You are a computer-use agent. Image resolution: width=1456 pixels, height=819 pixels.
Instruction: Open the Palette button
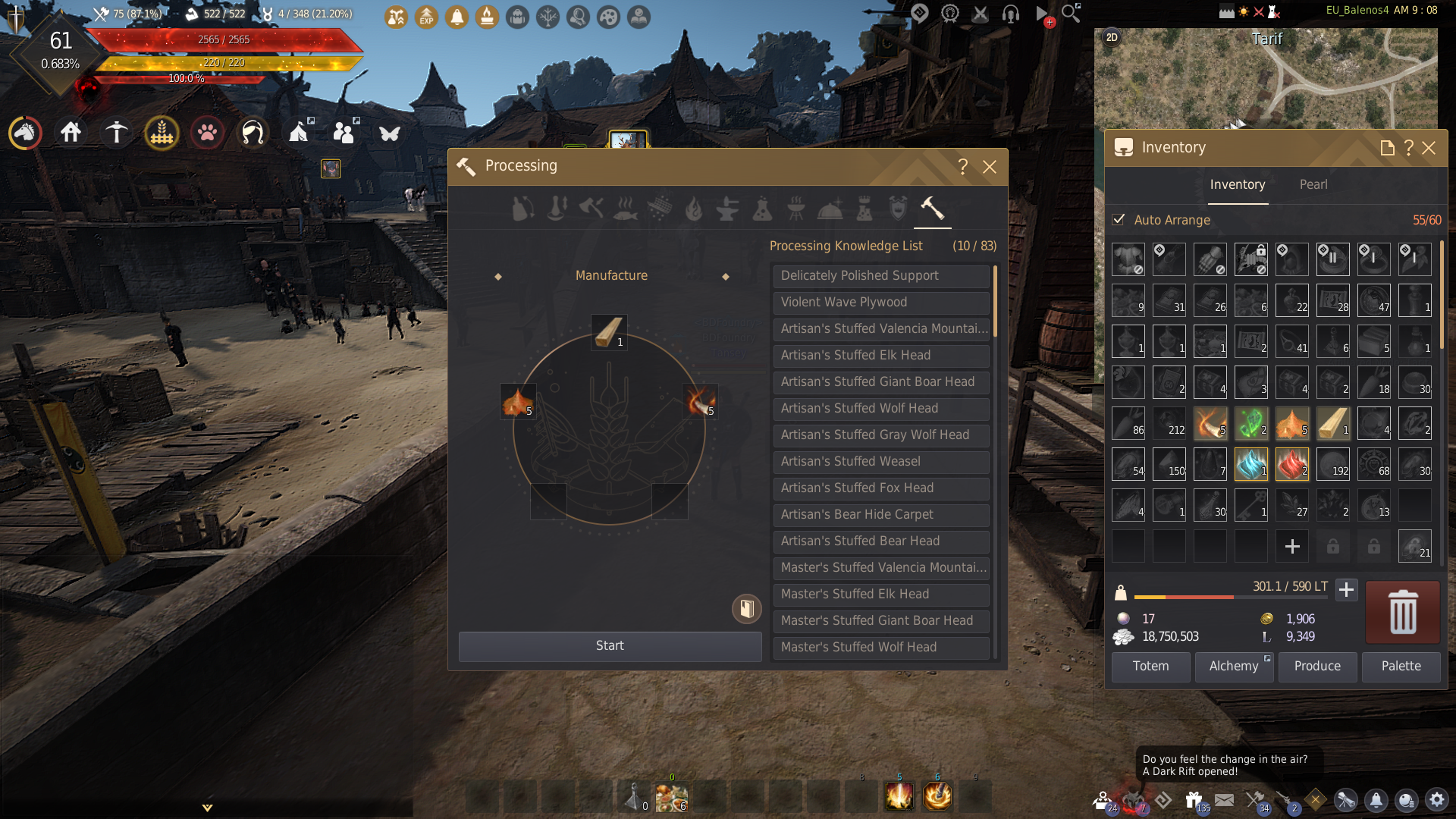(1401, 667)
